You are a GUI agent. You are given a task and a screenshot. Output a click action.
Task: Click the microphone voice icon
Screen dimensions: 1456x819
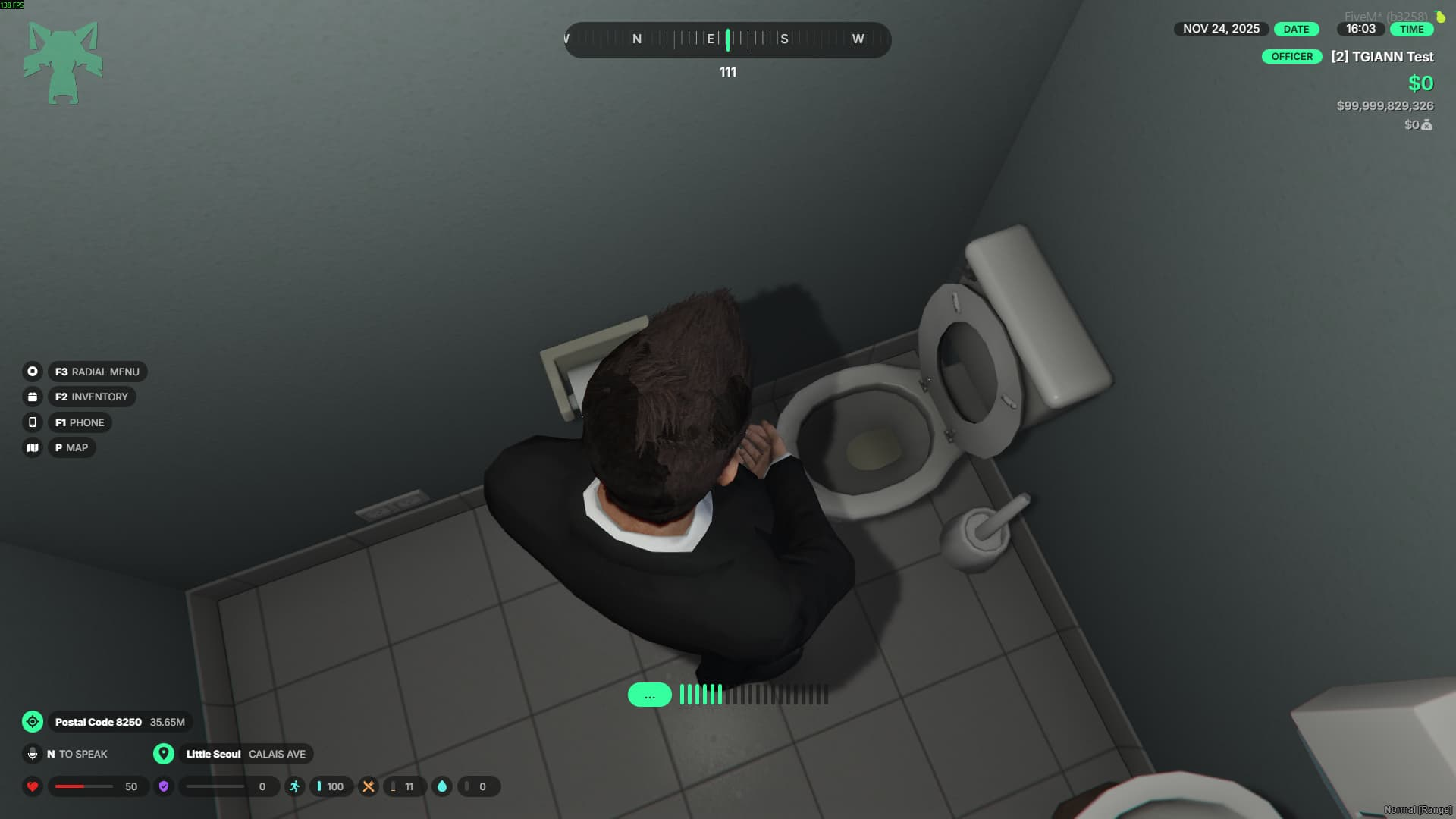33,754
